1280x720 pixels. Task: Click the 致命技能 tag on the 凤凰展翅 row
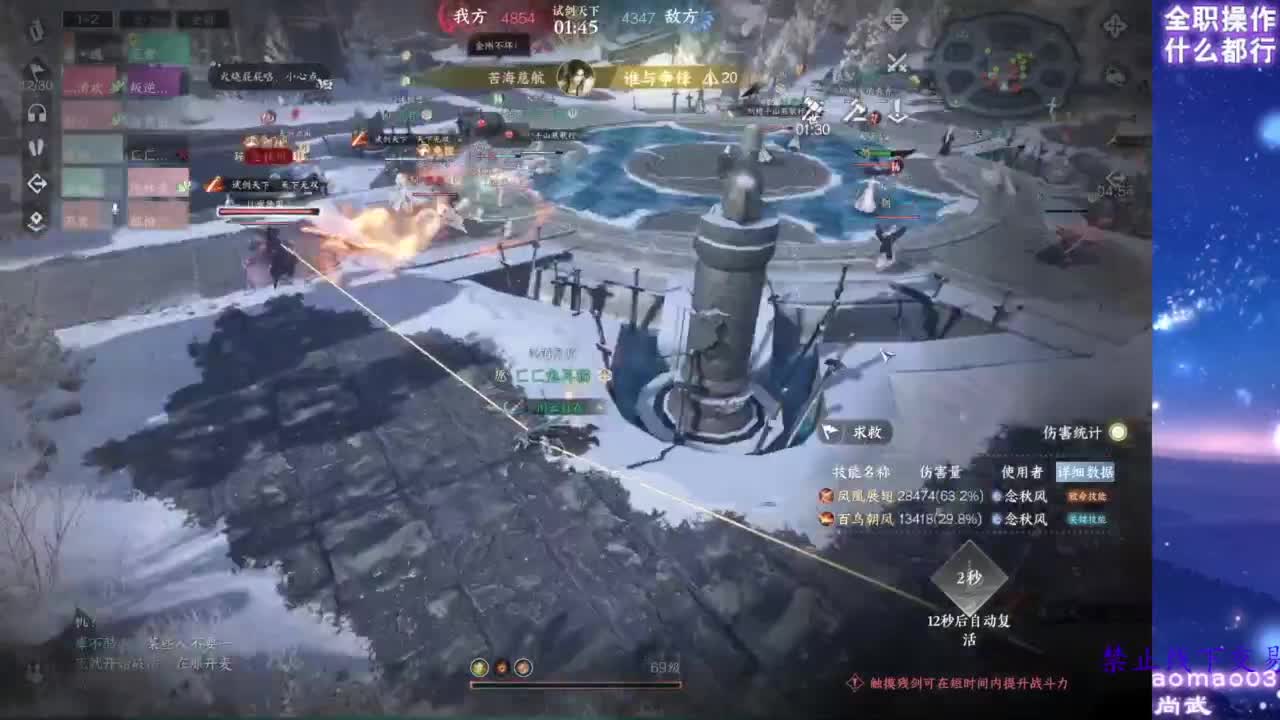click(x=1086, y=496)
